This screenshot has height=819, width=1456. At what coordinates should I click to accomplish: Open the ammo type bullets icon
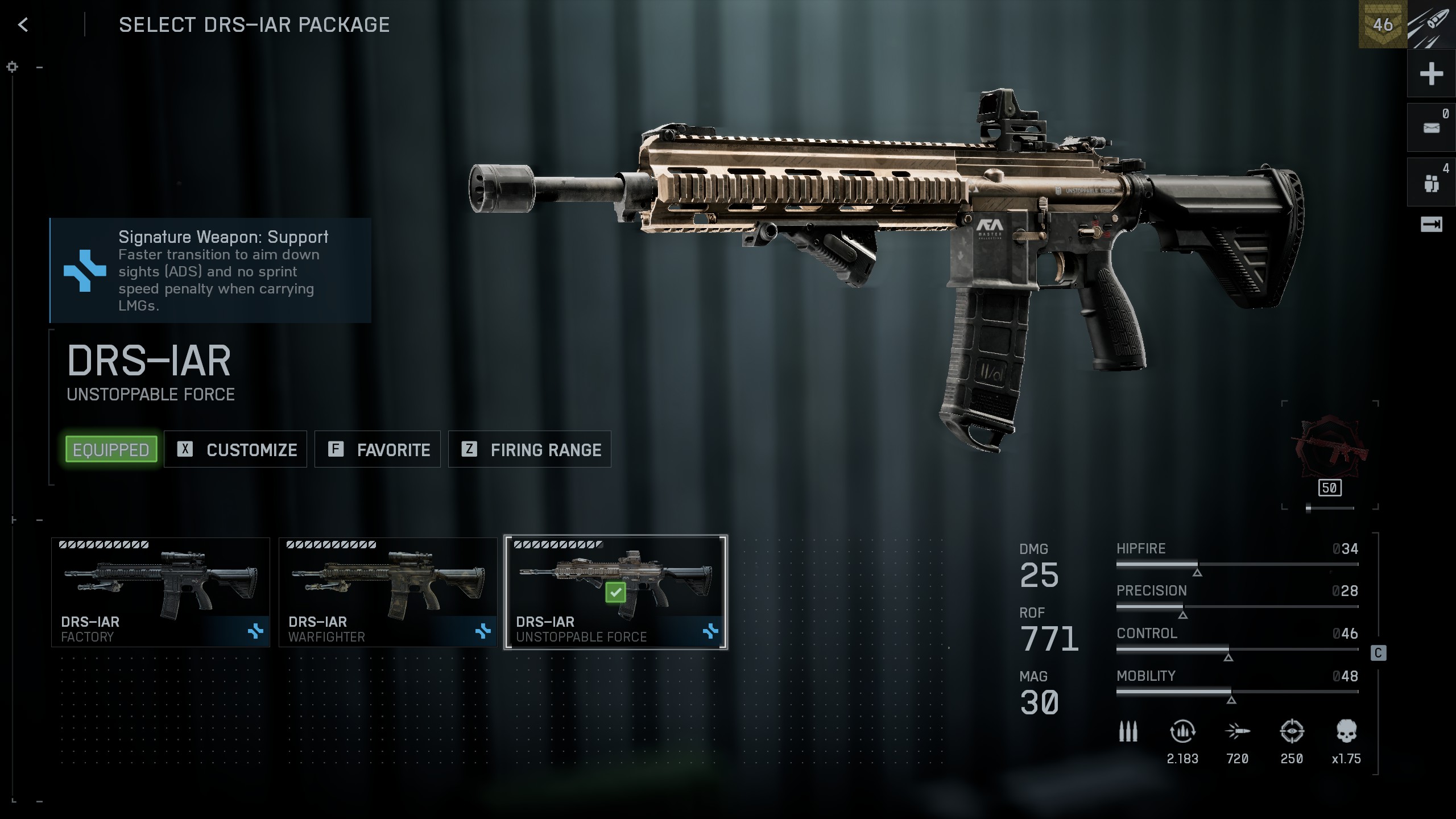(x=1128, y=732)
